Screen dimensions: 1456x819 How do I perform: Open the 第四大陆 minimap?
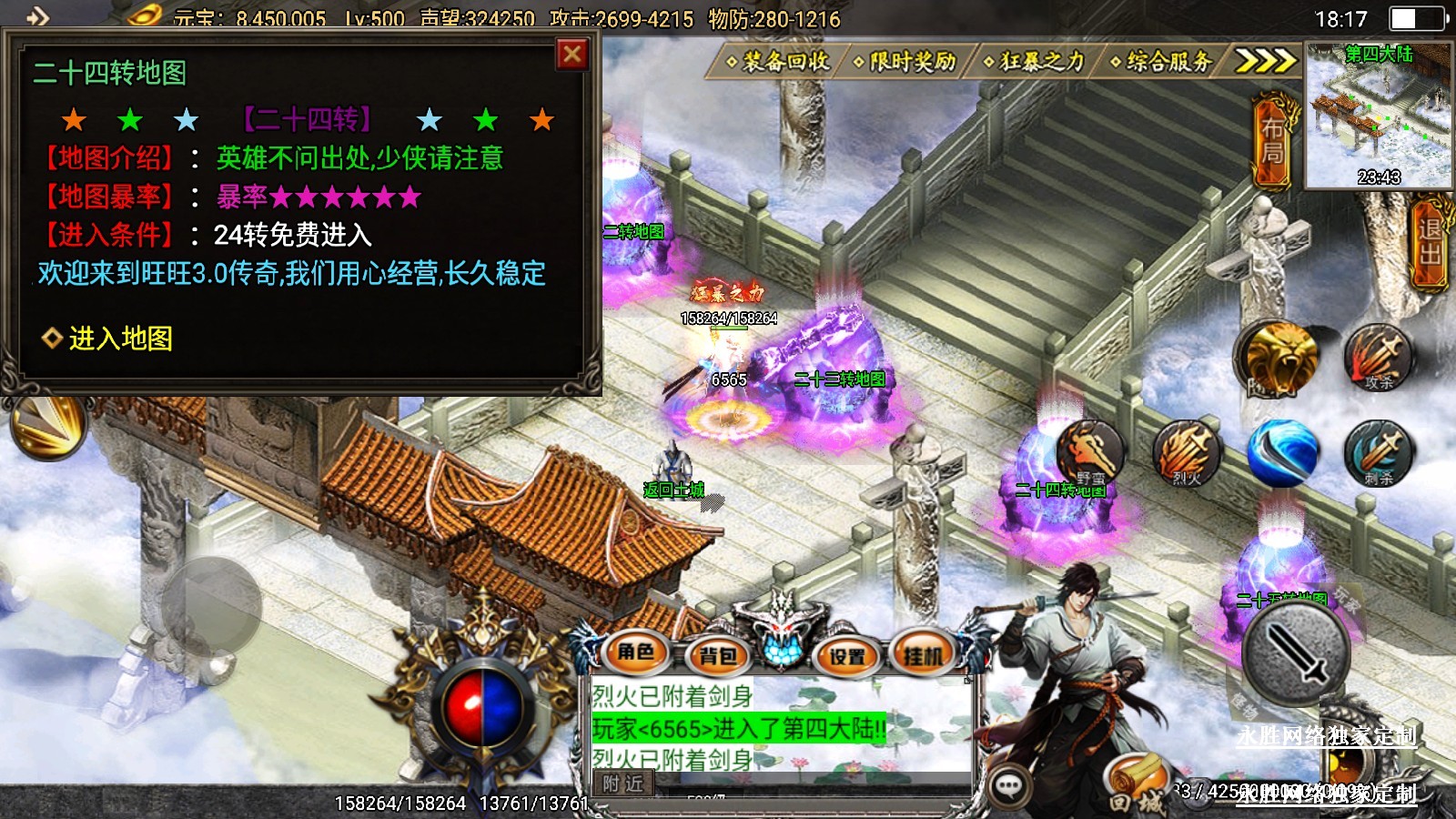1378,115
